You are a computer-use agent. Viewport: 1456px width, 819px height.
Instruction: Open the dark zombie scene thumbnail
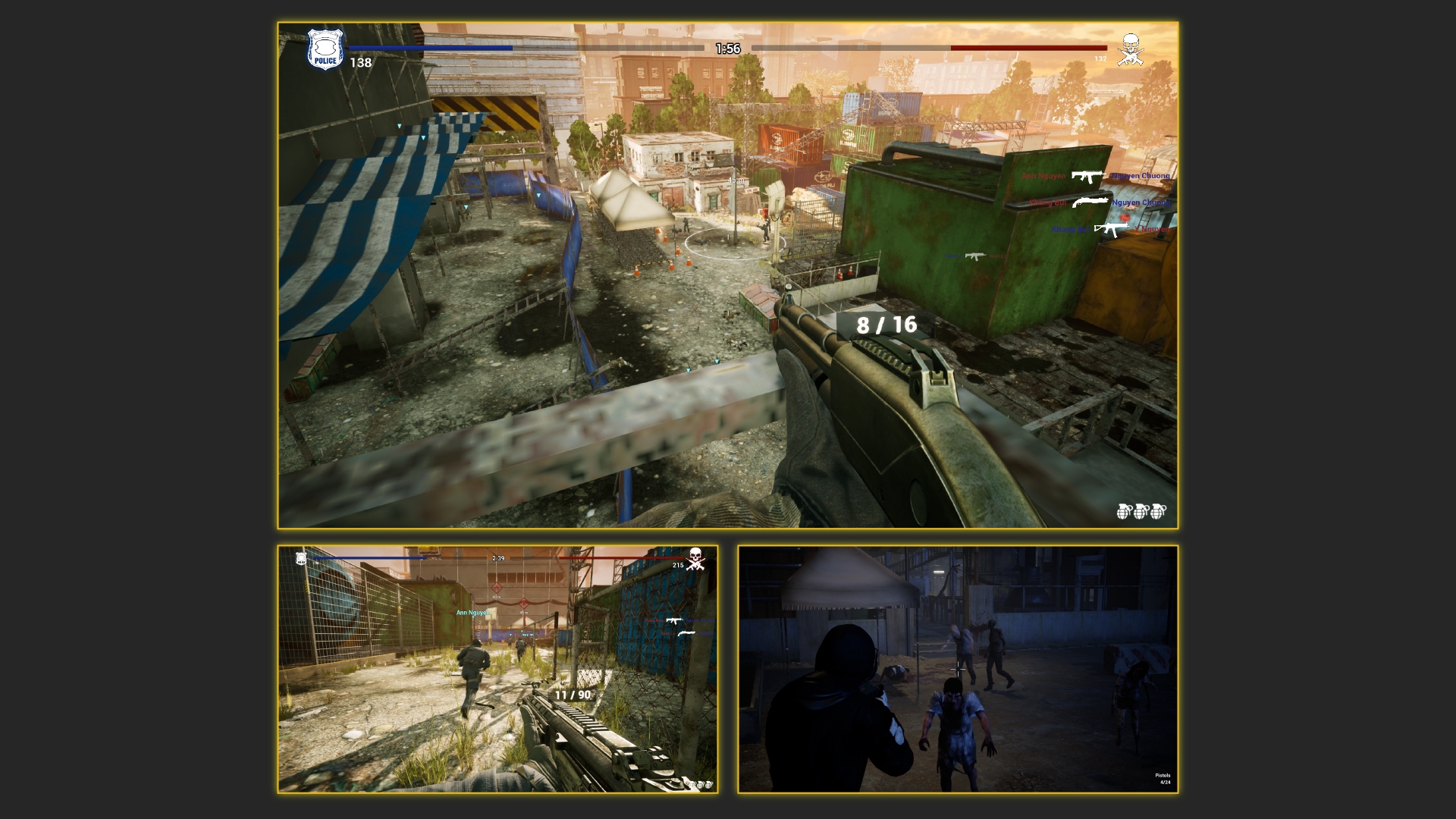pyautogui.click(x=958, y=669)
